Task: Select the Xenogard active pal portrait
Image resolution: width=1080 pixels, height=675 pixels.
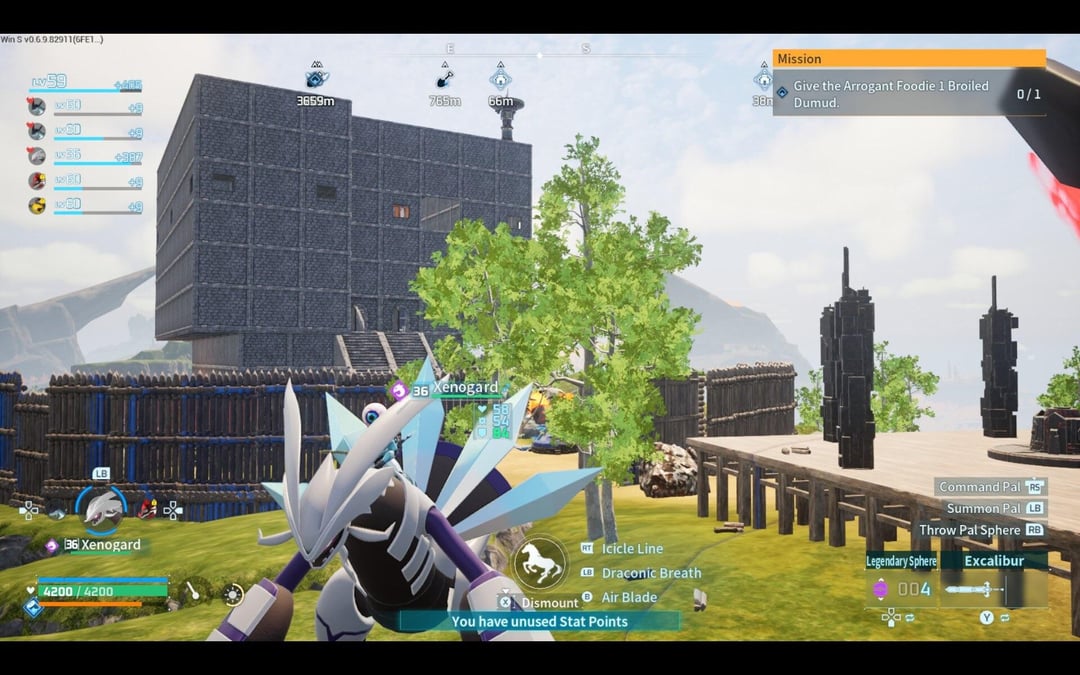Action: (101, 510)
